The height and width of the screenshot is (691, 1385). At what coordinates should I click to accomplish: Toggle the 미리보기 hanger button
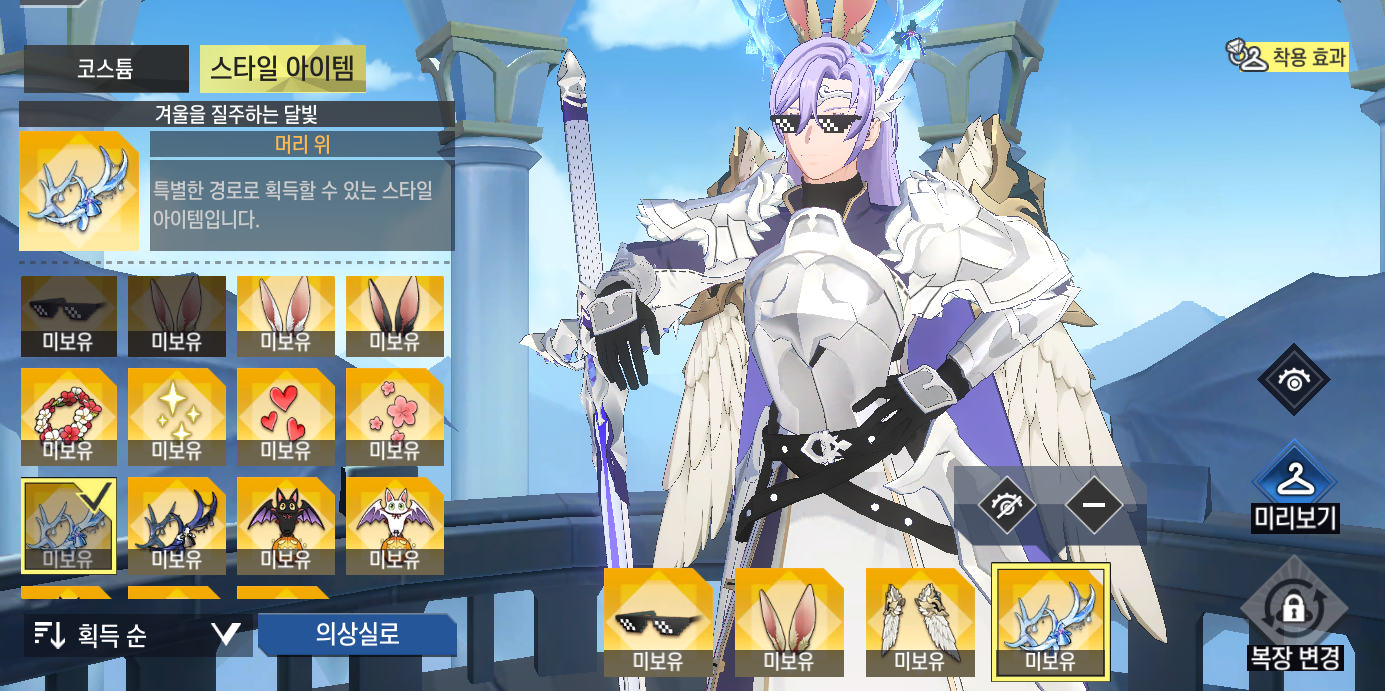pos(1295,486)
